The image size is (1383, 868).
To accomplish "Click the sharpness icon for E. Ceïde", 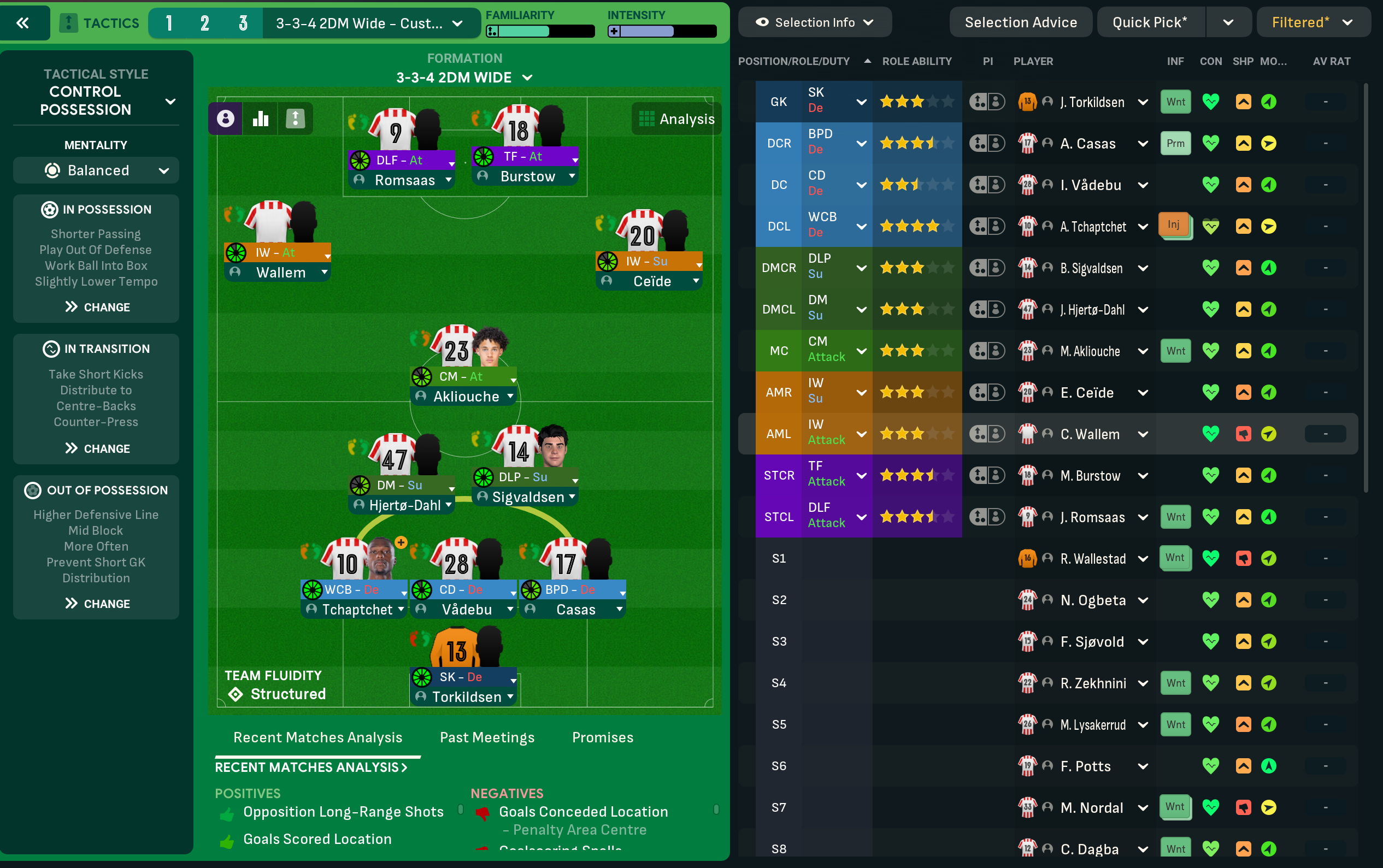I will pos(1243,392).
